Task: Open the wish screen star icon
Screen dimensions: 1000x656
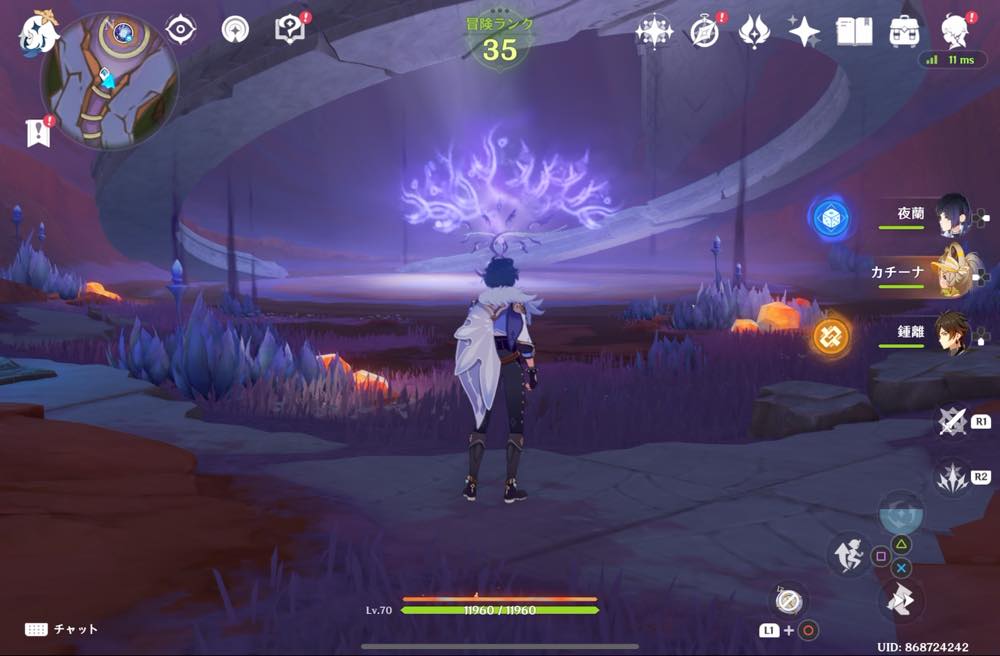Action: tap(804, 32)
